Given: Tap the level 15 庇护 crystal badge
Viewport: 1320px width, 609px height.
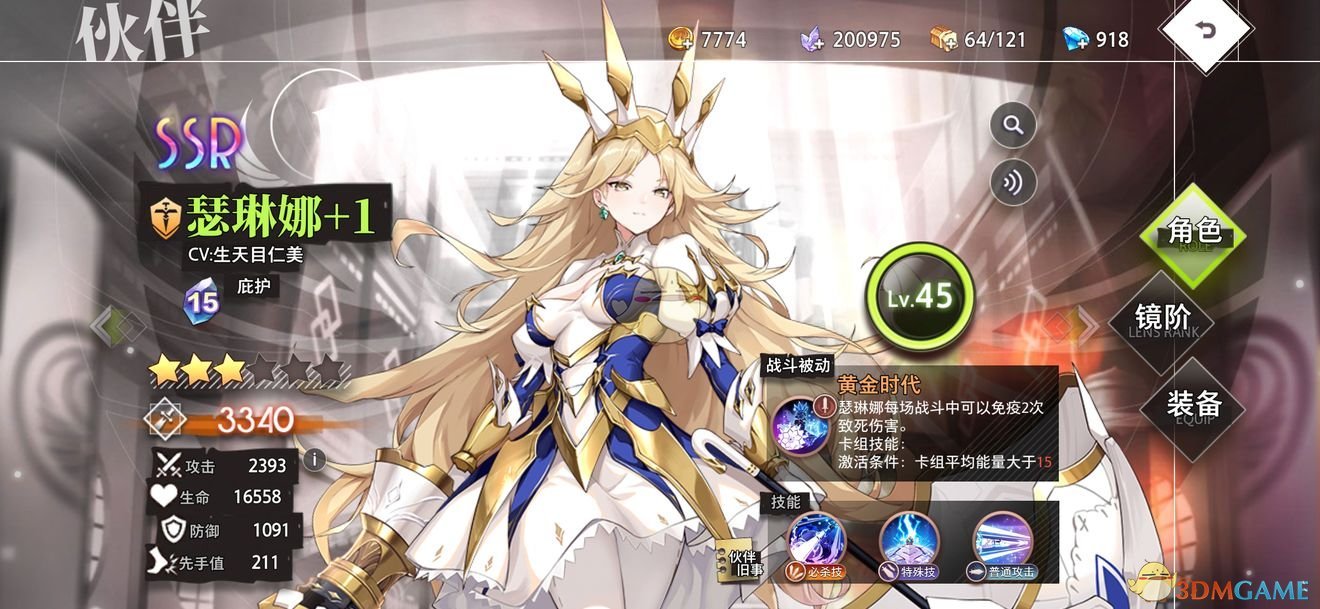Looking at the screenshot, I should [200, 300].
